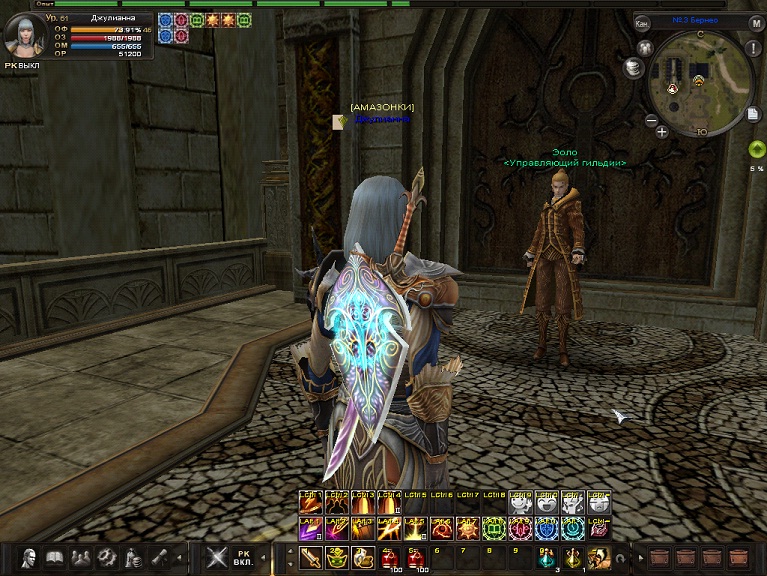Click the circular minimap

coord(699,82)
